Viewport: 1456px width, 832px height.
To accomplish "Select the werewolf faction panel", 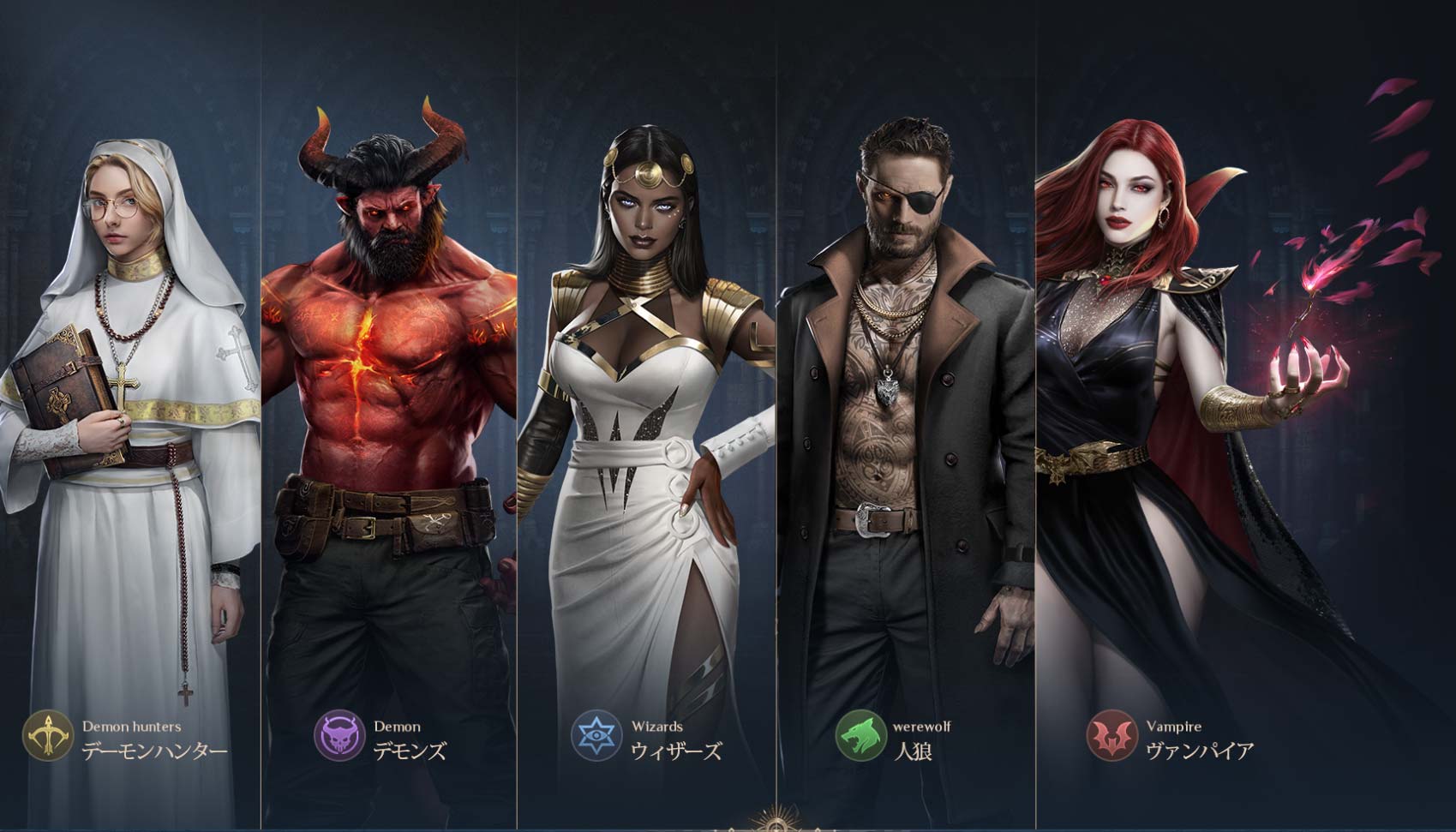I will 906,411.
